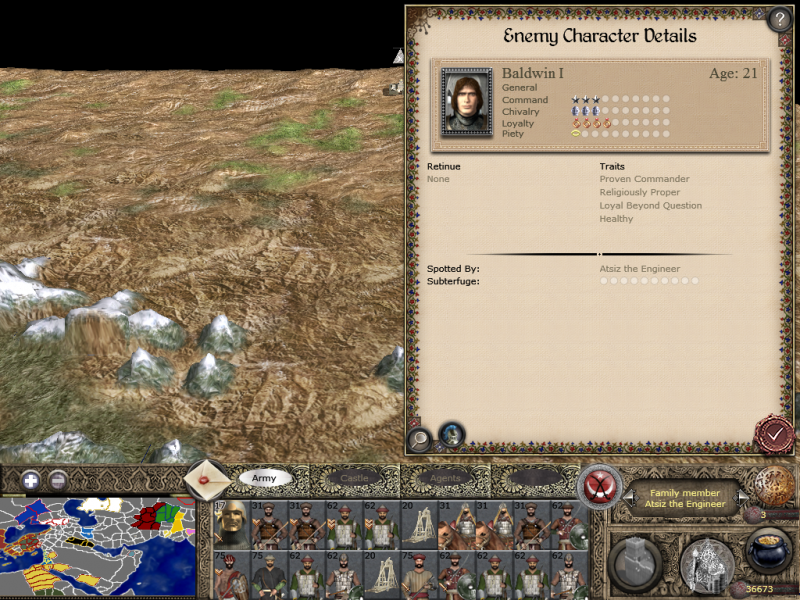Open the sealed letter messages icon
The image size is (800, 600).
tap(207, 480)
